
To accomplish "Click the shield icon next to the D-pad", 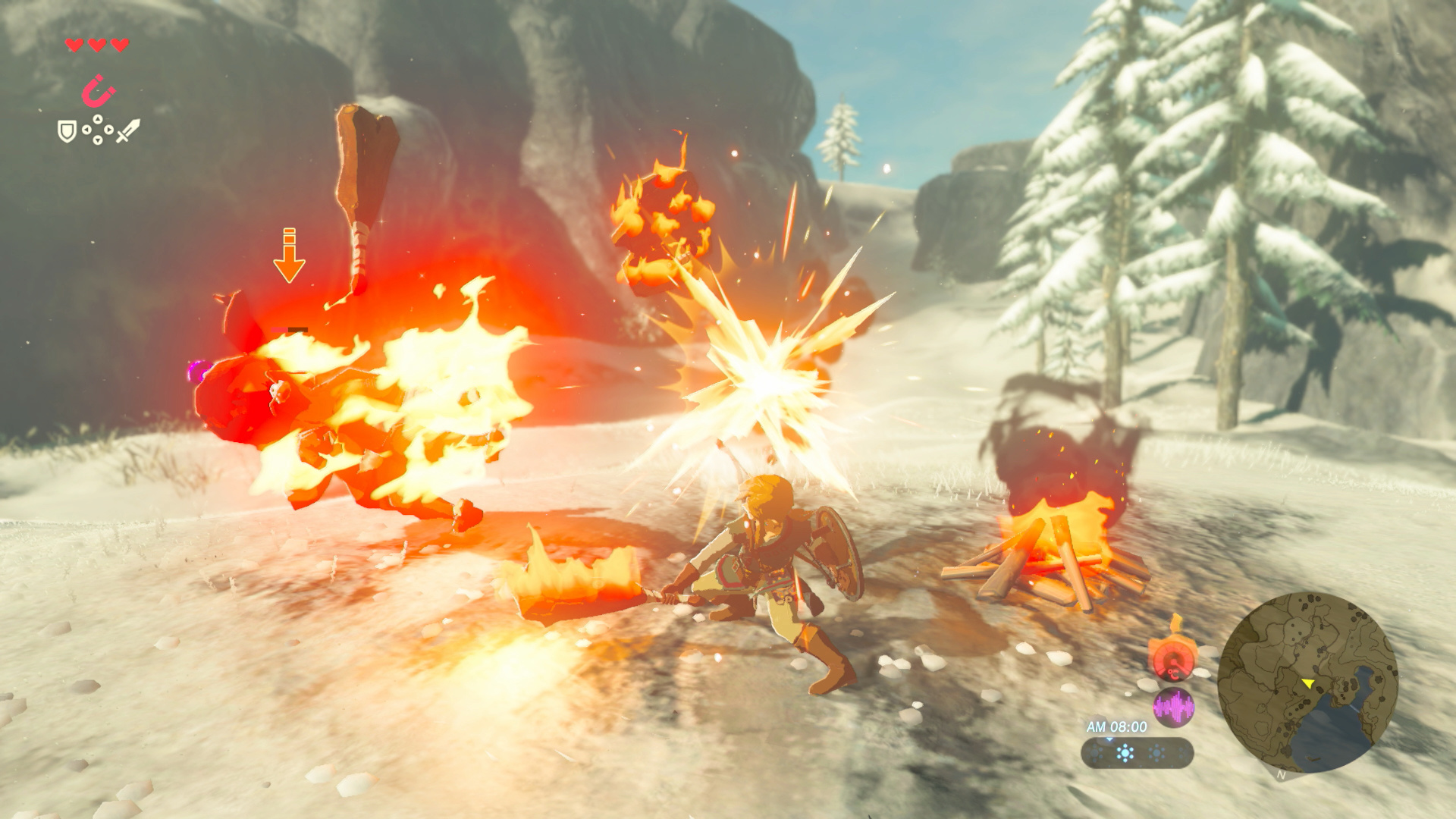I will (67, 132).
